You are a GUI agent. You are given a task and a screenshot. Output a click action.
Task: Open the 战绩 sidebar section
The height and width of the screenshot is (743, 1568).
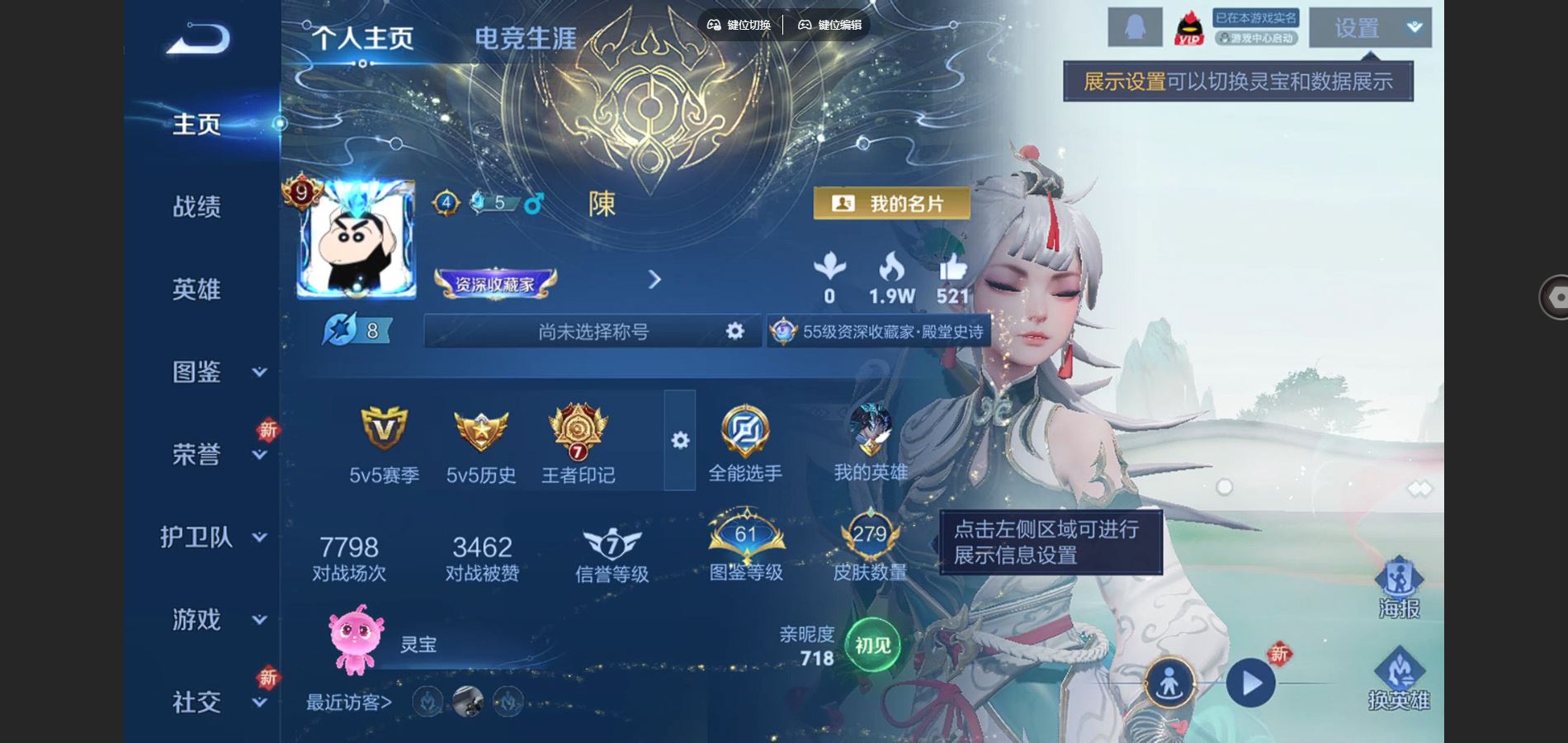[196, 206]
